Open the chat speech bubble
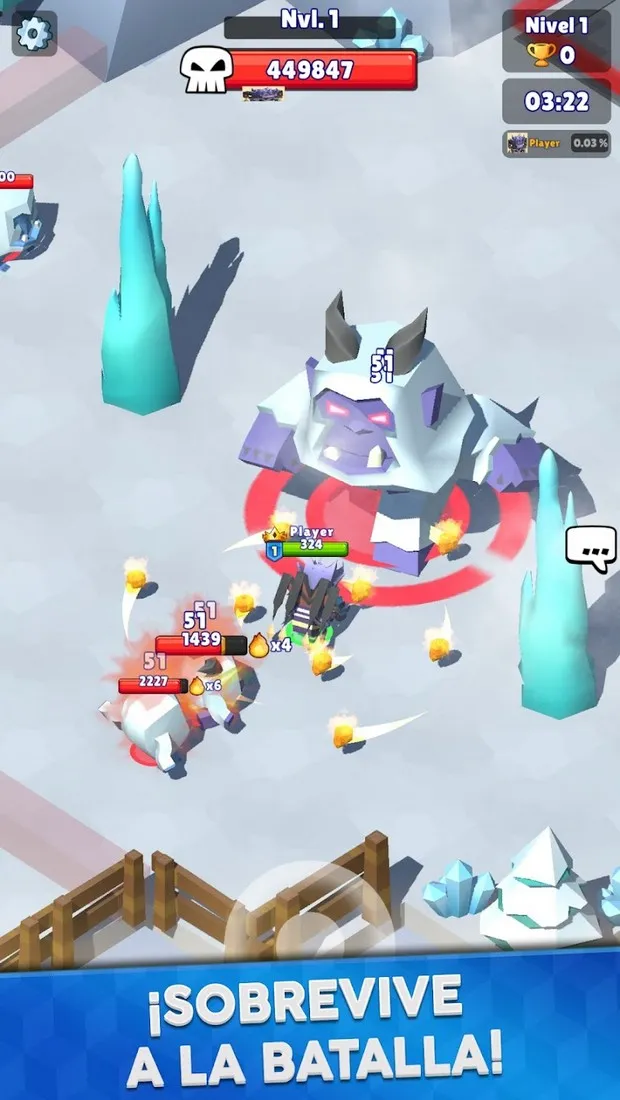Viewport: 620px width, 1100px height. coord(590,548)
